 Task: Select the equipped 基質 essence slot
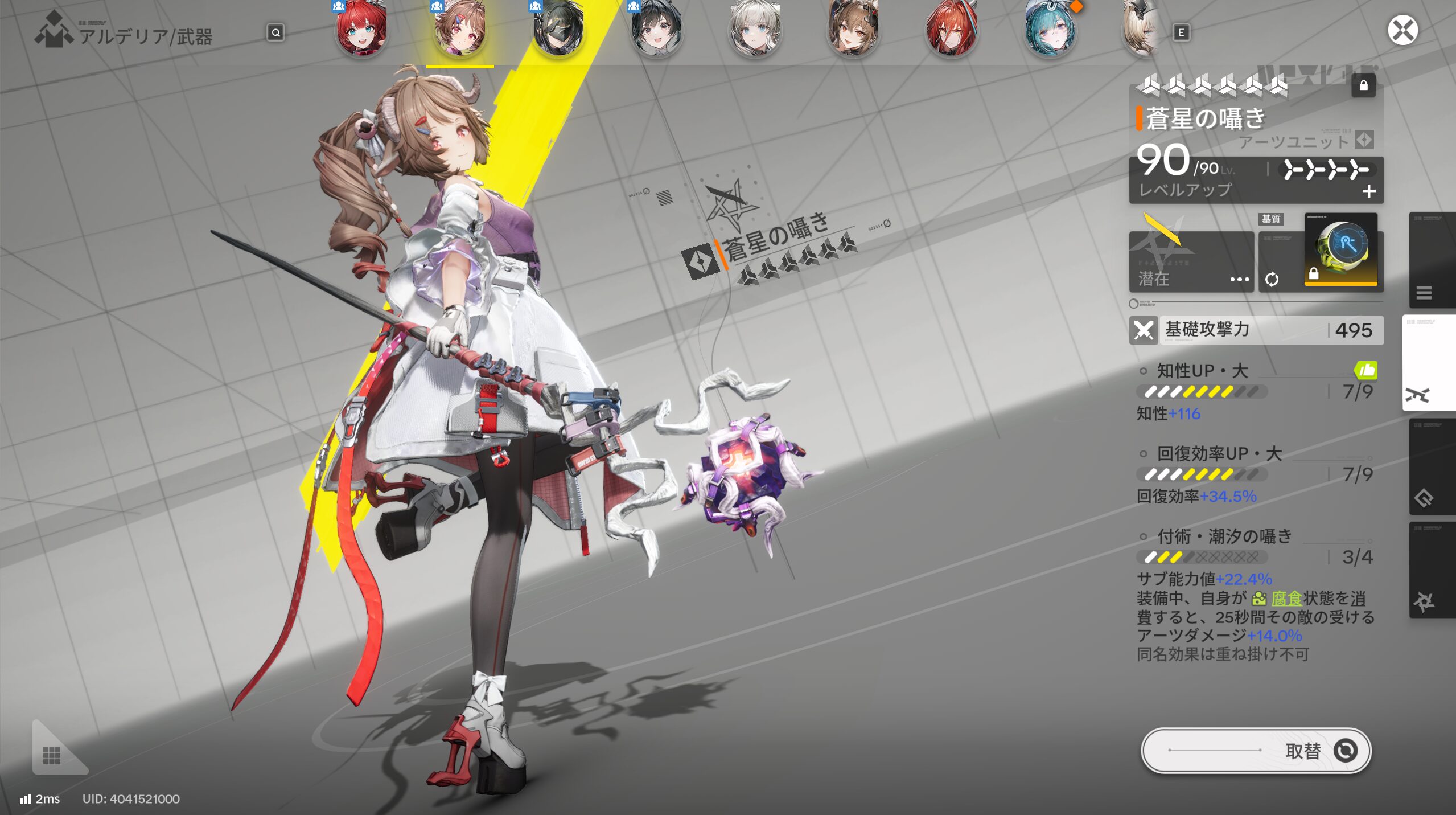coord(1340,251)
